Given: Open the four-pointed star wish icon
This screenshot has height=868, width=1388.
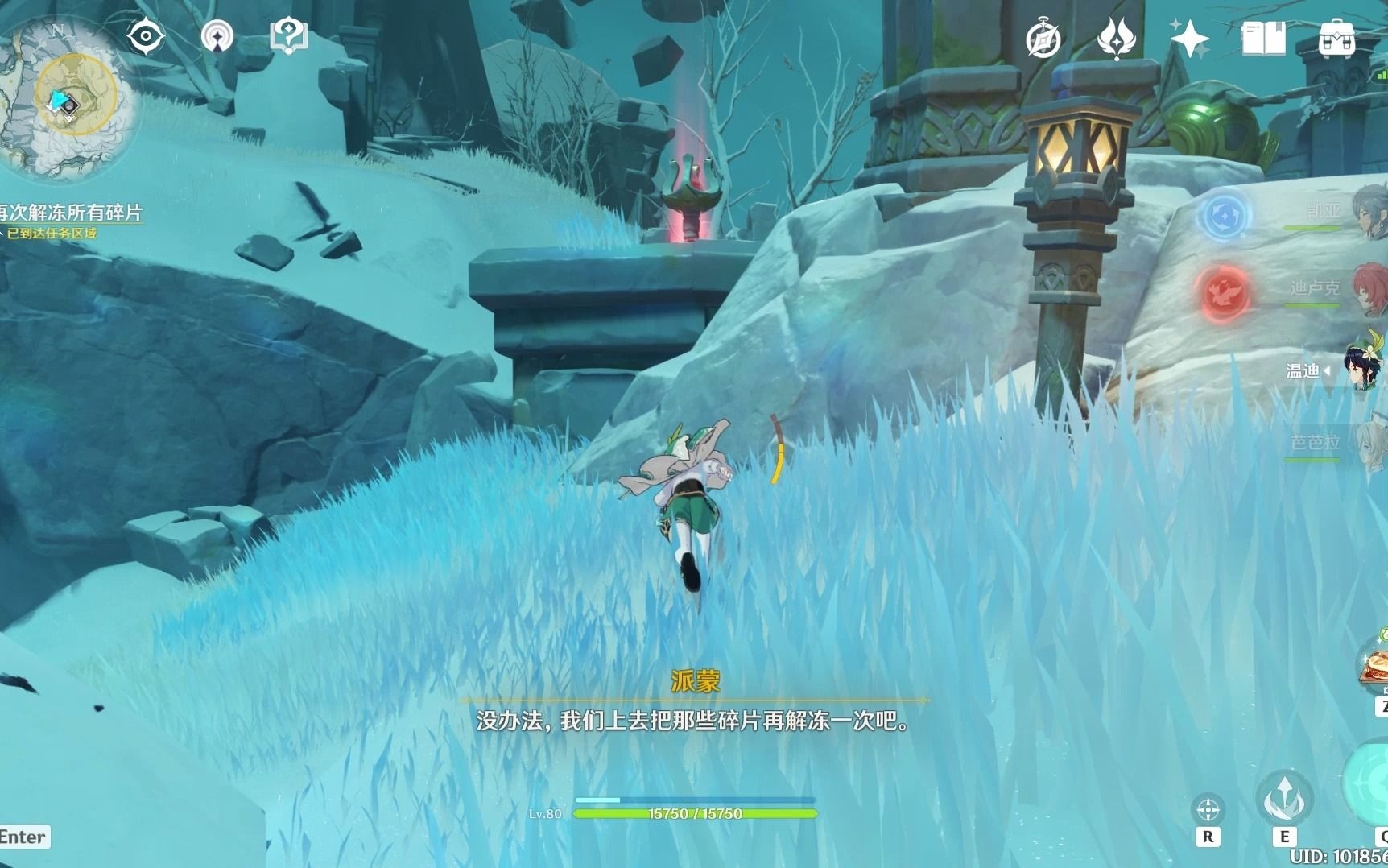Looking at the screenshot, I should point(1189,39).
